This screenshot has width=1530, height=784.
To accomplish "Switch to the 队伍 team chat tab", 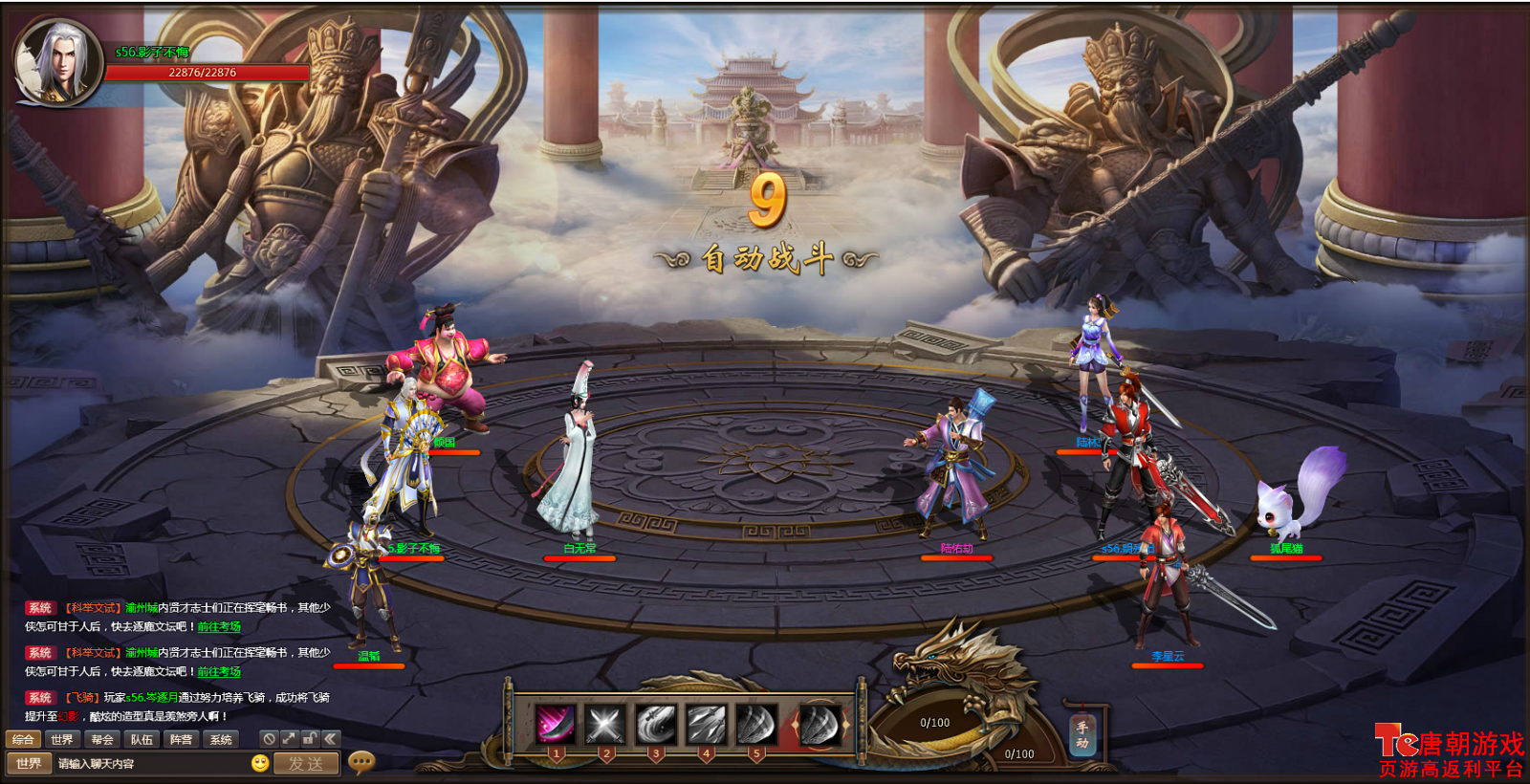I will click(142, 739).
